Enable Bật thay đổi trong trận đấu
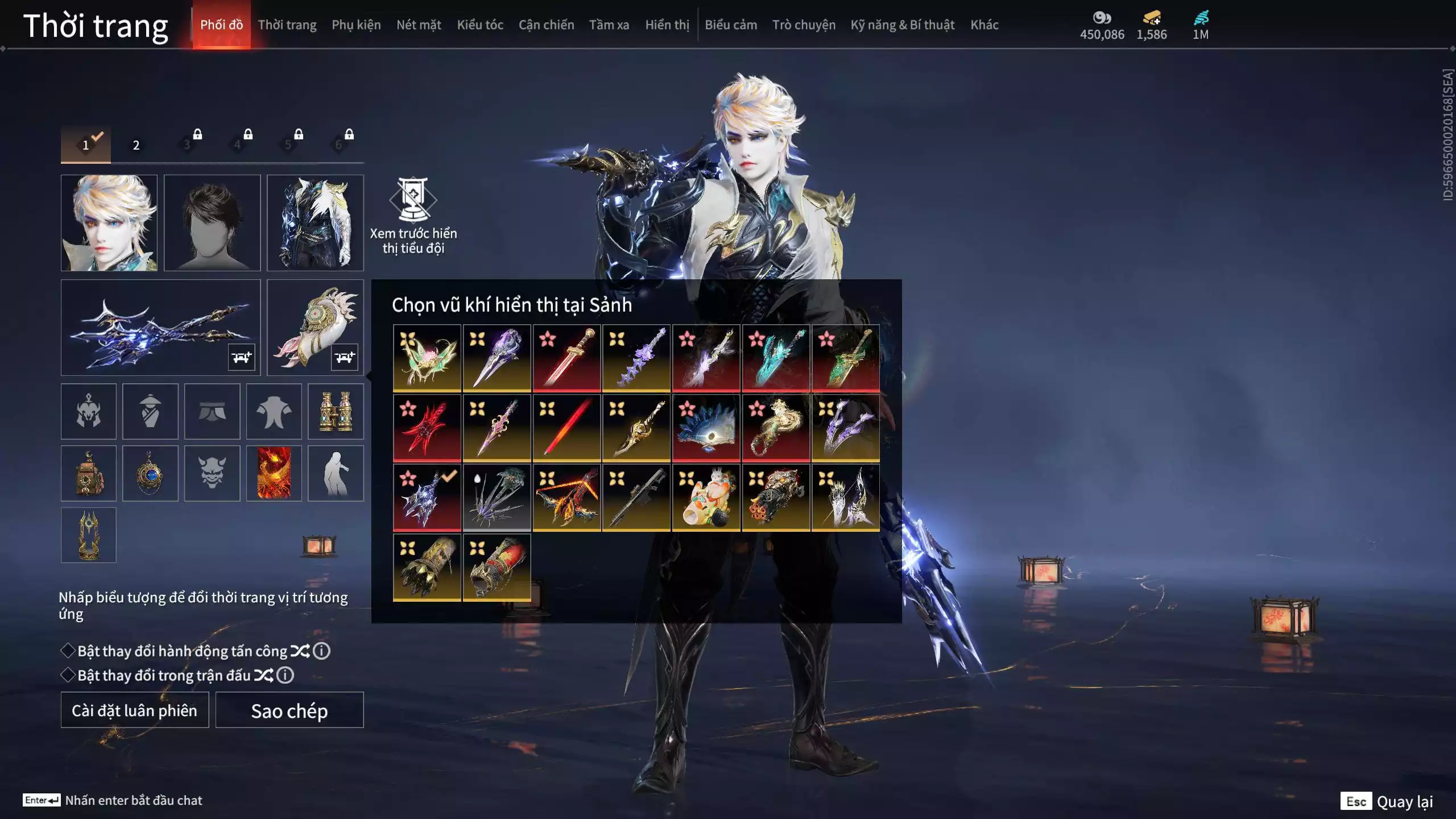Screen dimensions: 1456x819 68,675
